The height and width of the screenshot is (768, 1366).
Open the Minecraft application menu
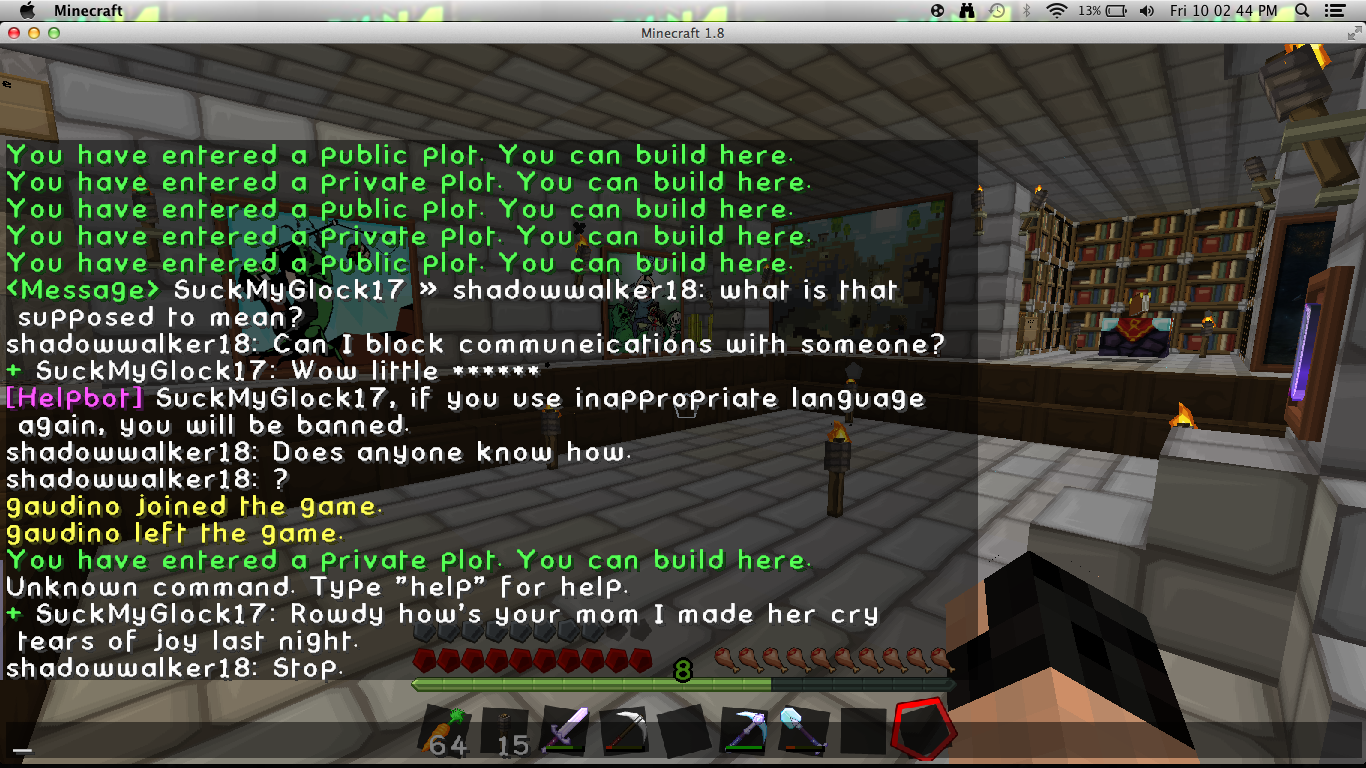click(89, 11)
